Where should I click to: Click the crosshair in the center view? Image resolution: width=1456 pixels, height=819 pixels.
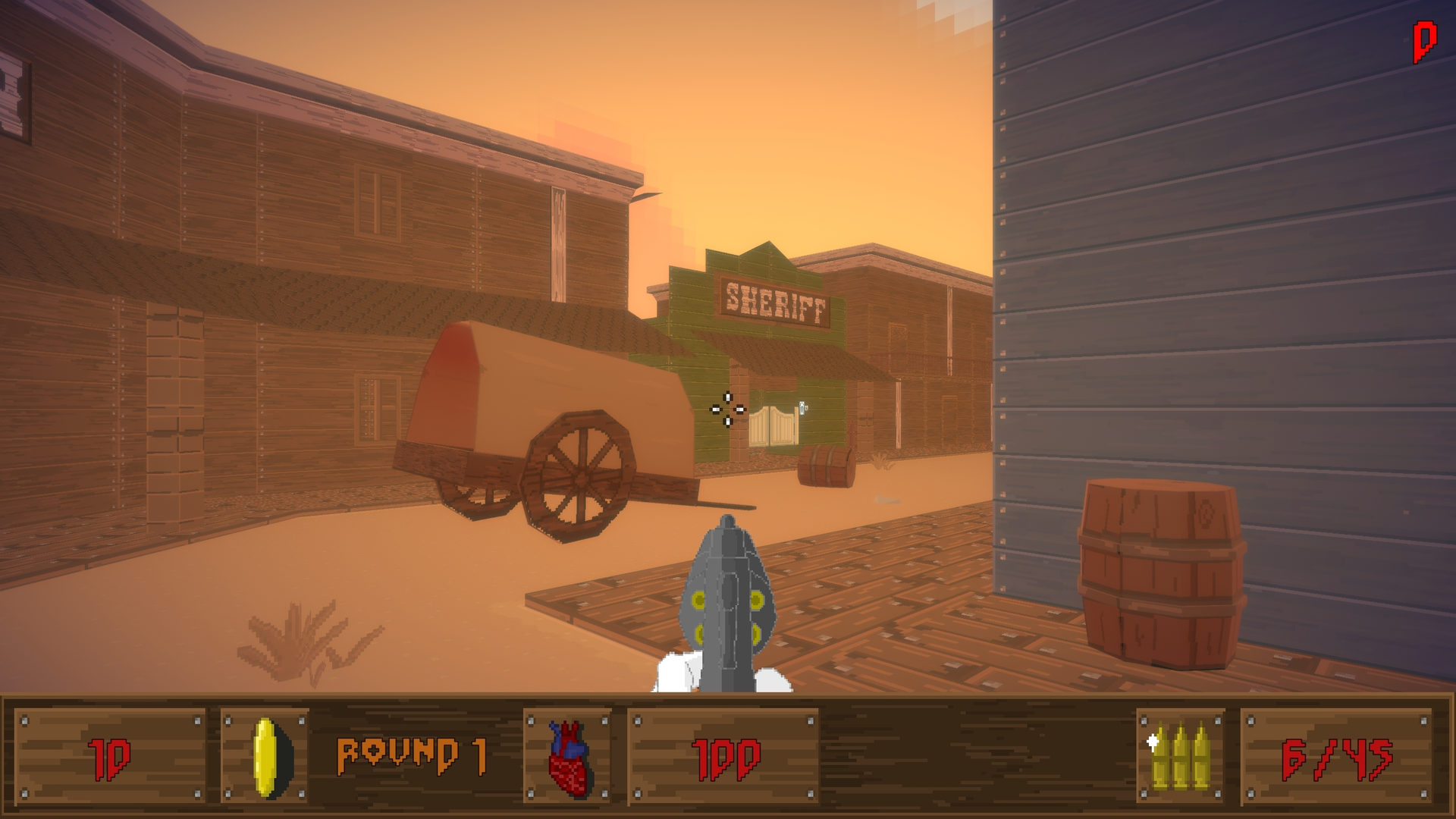[x=730, y=409]
